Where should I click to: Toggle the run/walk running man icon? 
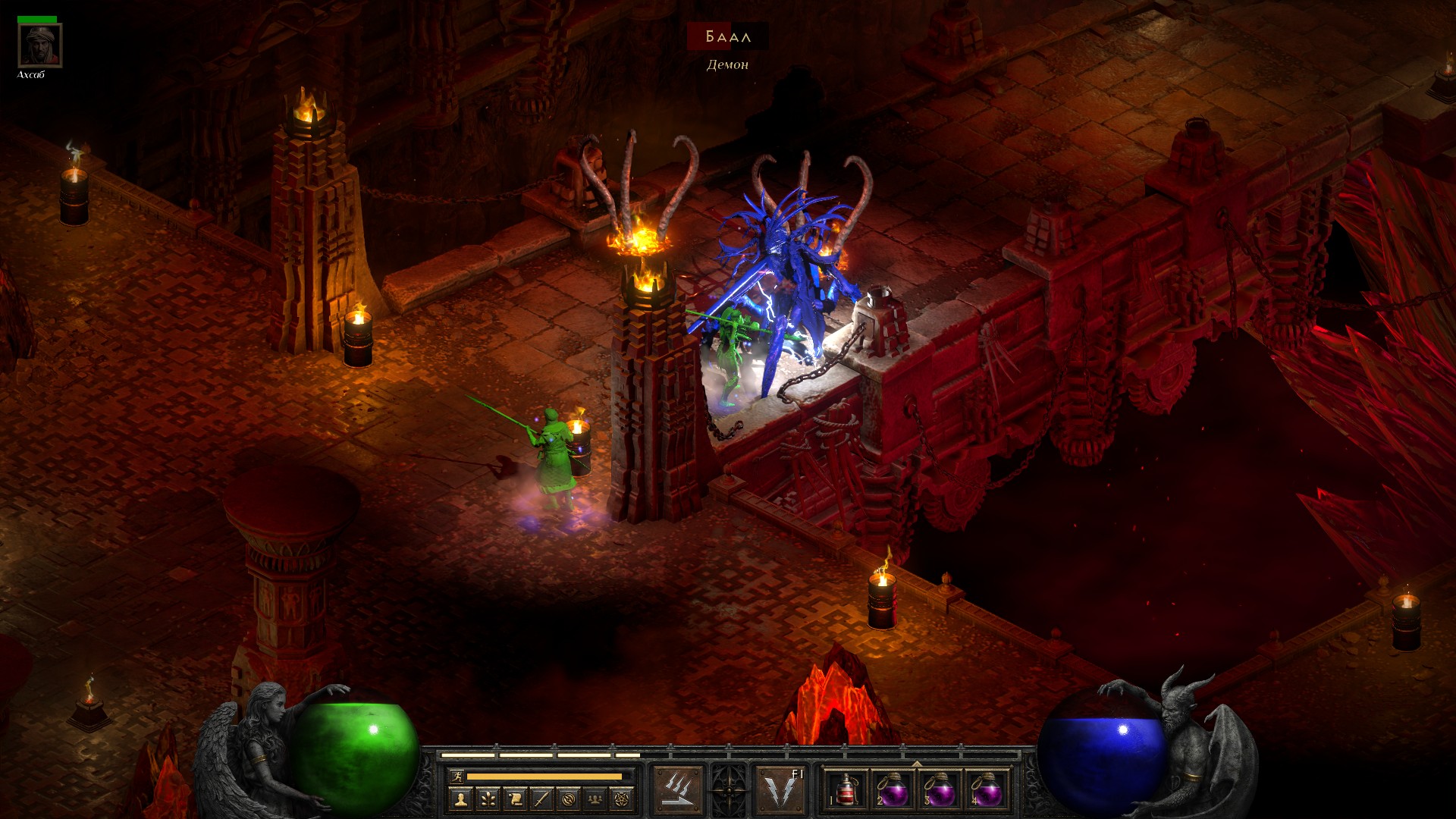click(x=457, y=776)
